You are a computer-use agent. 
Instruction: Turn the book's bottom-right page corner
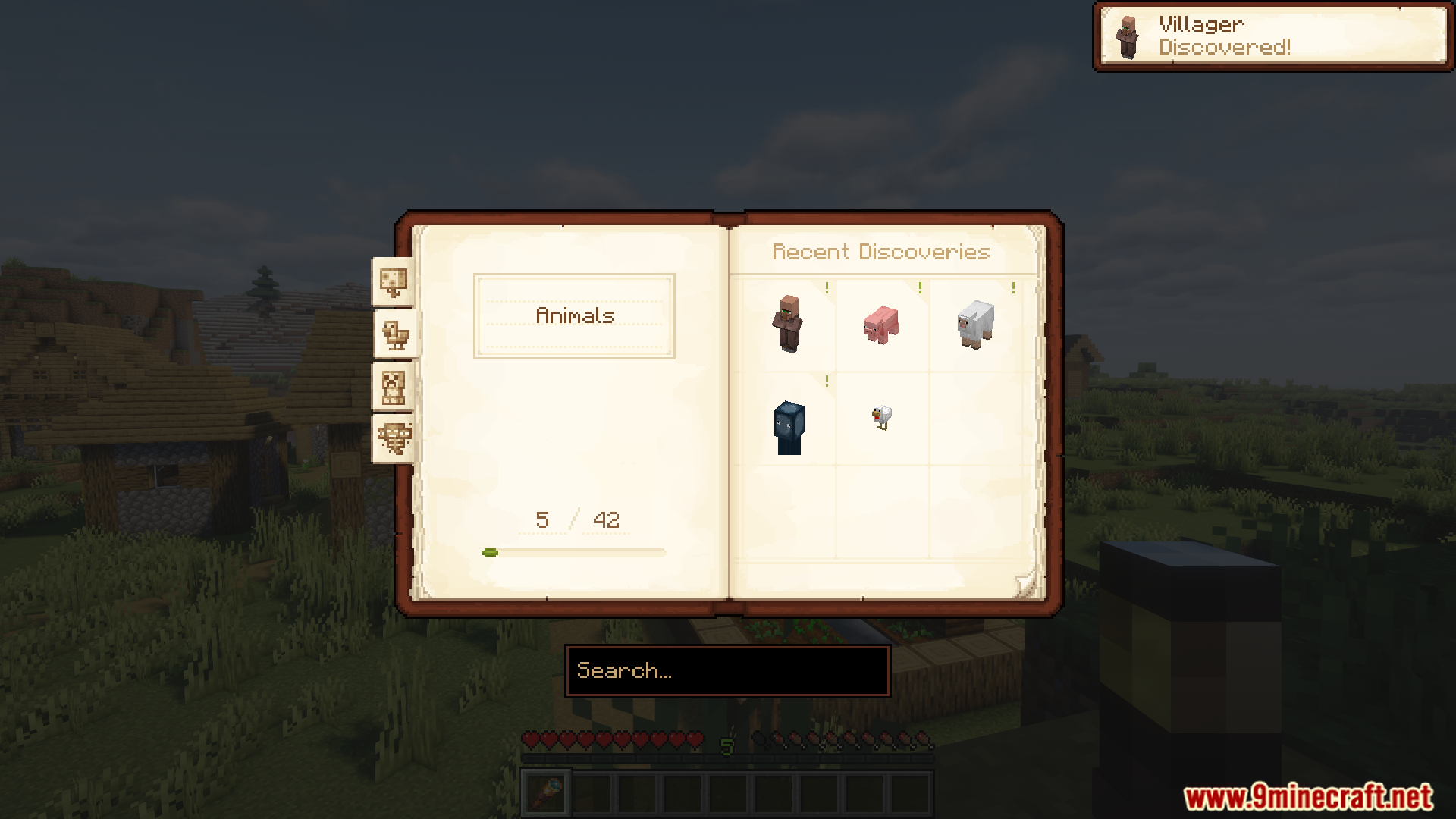[1025, 584]
